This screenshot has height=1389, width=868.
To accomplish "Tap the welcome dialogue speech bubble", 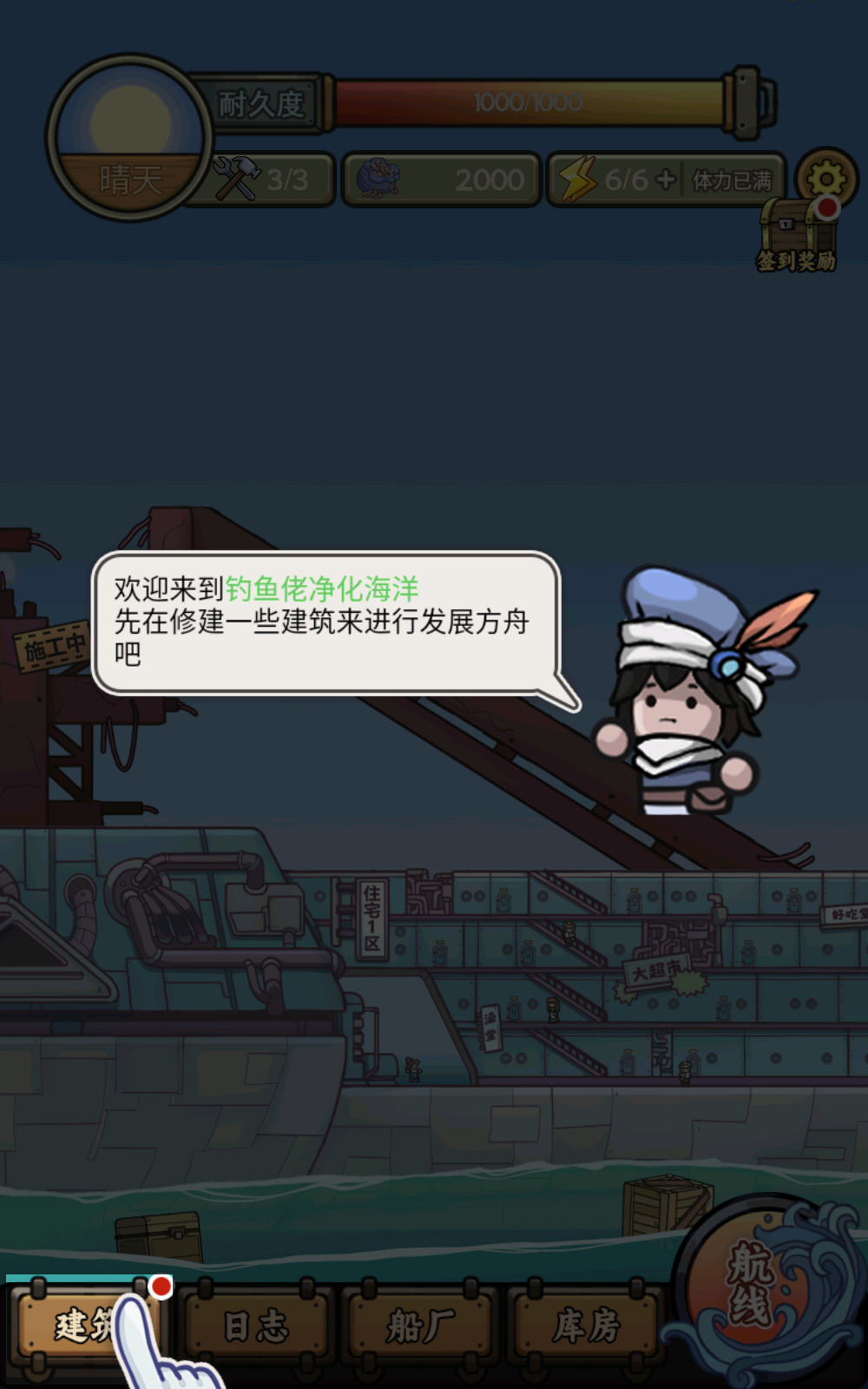I will (325, 622).
